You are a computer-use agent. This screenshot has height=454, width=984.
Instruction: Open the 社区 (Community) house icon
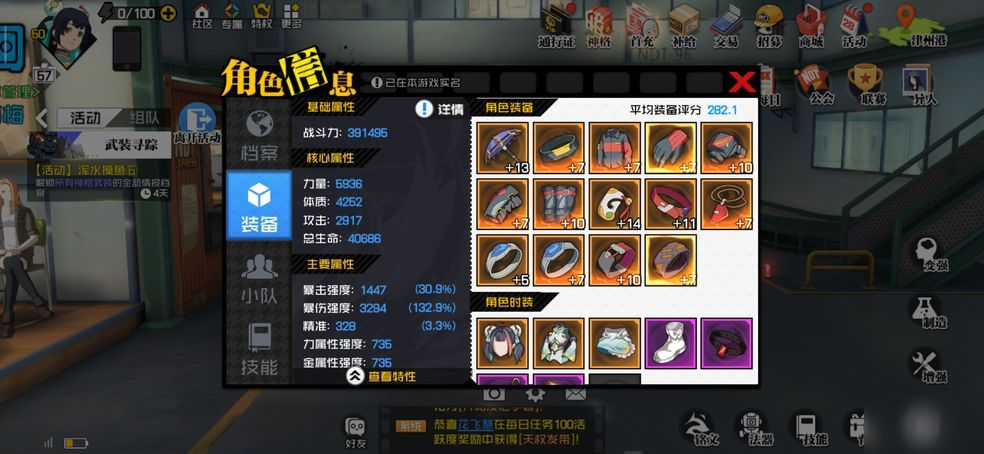point(202,16)
